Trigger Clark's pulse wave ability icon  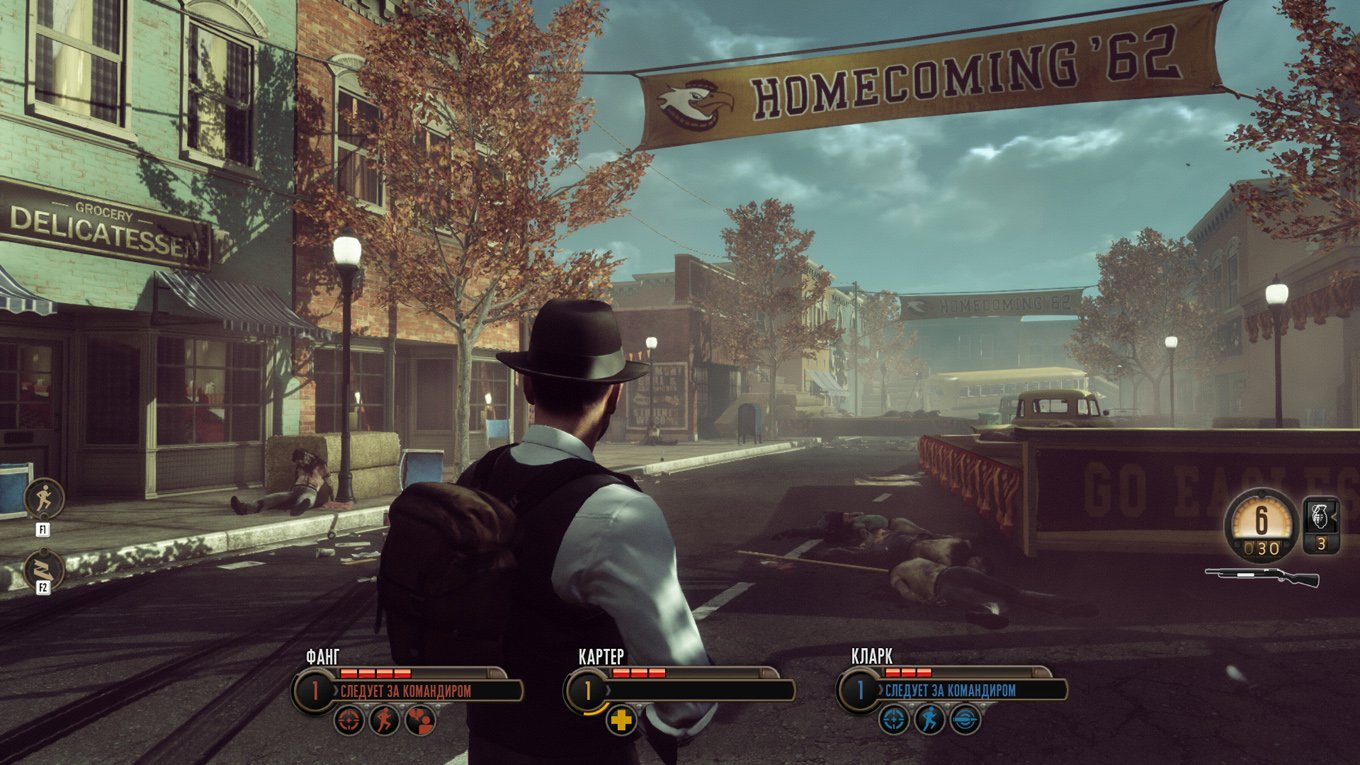(964, 720)
